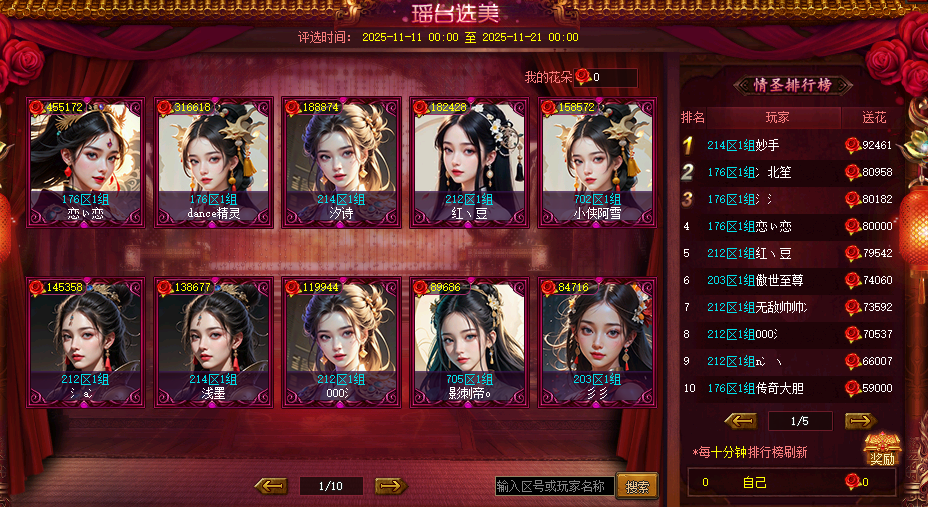This screenshot has width=928, height=507.
Task: Show previous page of the ranking list
Action: pyautogui.click(x=740, y=421)
